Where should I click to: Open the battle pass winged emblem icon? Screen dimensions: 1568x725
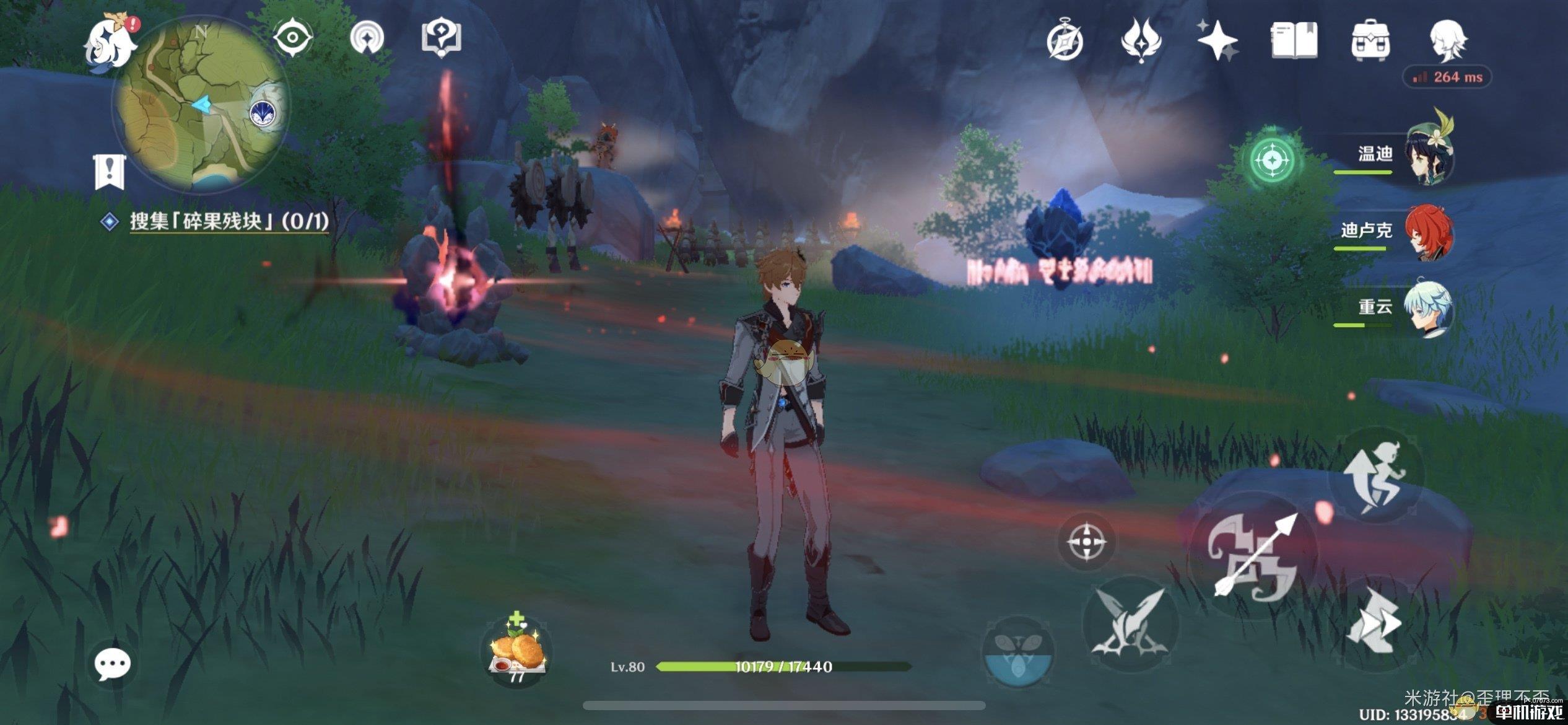(1141, 41)
